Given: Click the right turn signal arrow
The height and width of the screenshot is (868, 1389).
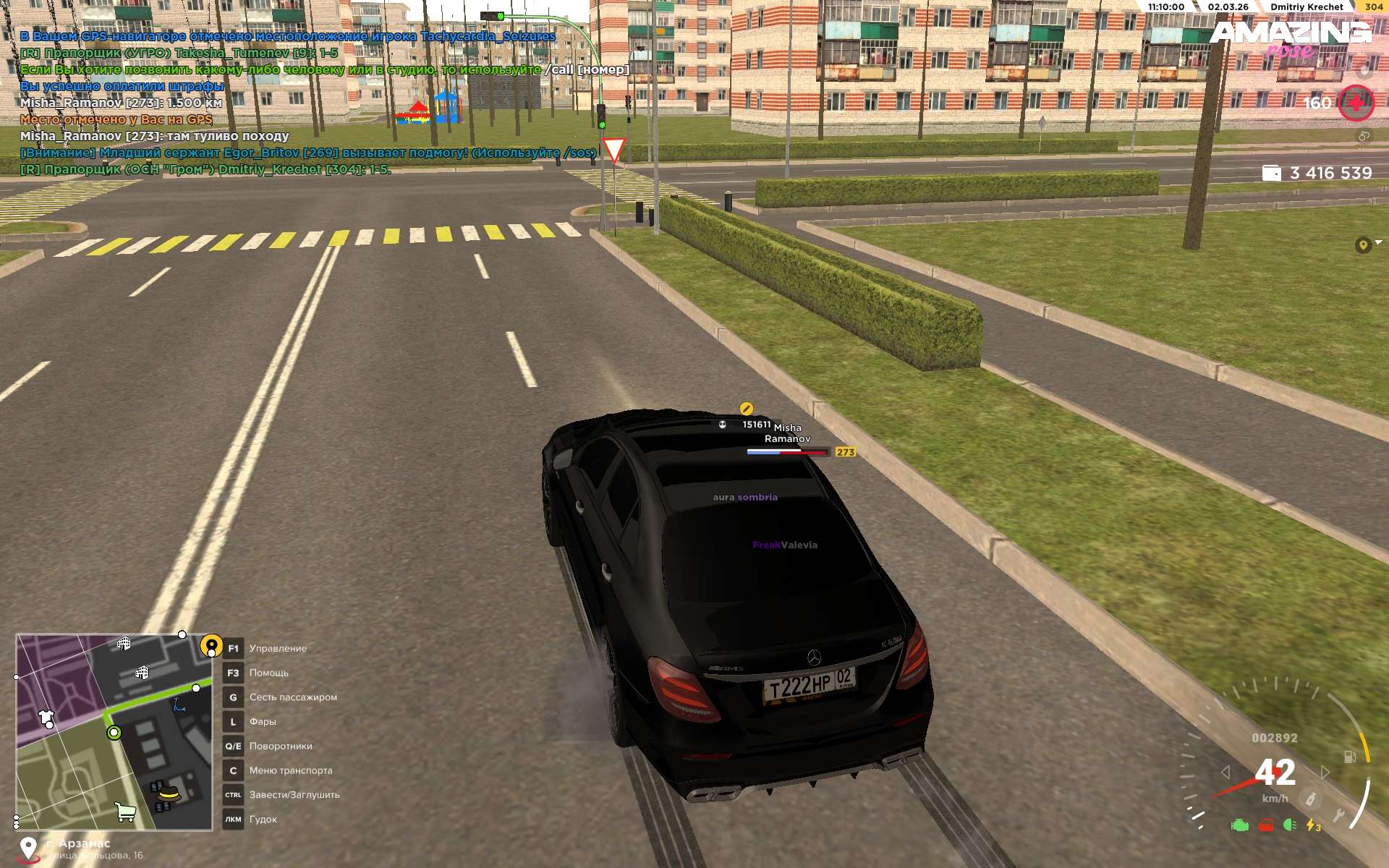Looking at the screenshot, I should [x=1325, y=773].
